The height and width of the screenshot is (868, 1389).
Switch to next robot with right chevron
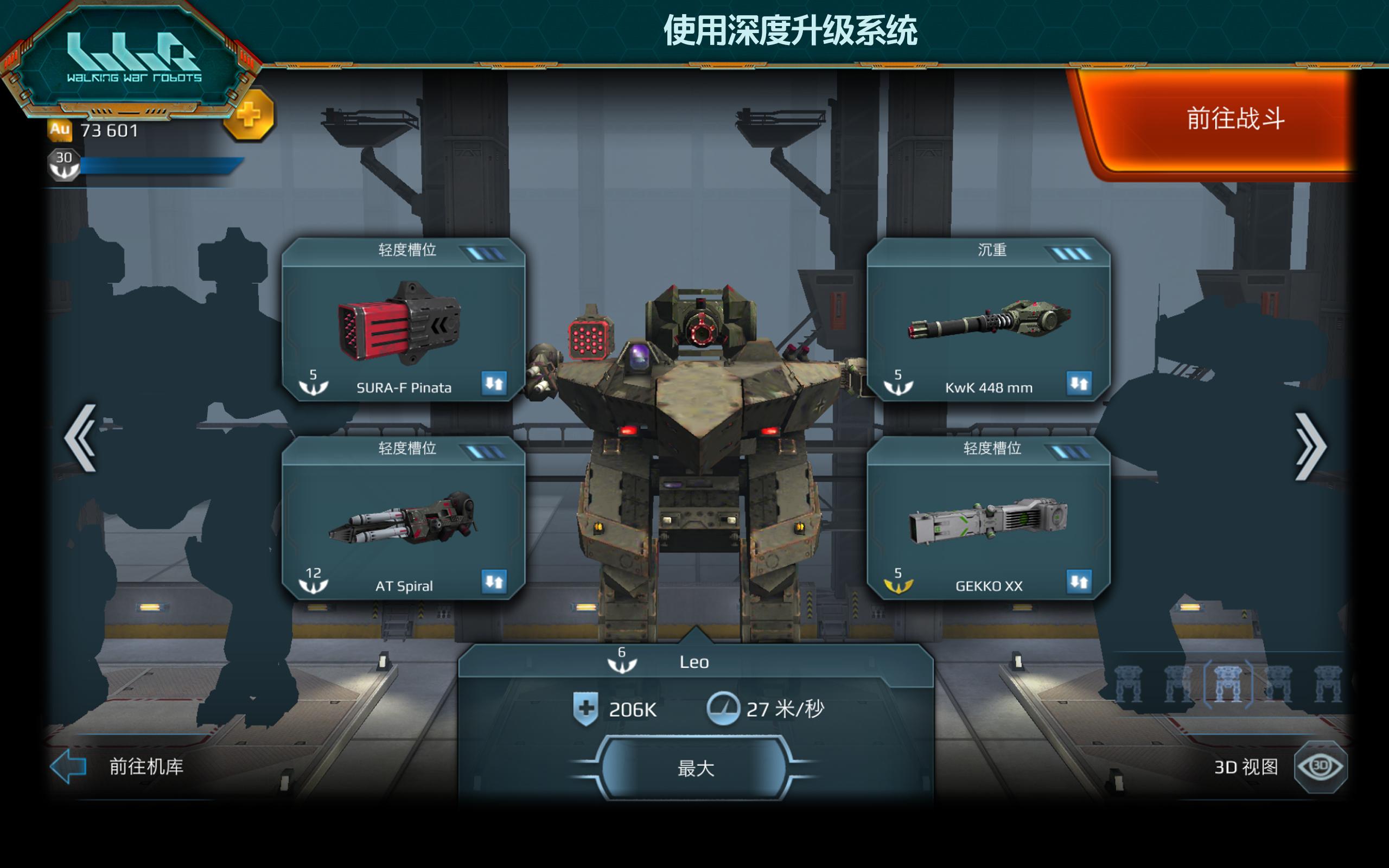point(1311,445)
